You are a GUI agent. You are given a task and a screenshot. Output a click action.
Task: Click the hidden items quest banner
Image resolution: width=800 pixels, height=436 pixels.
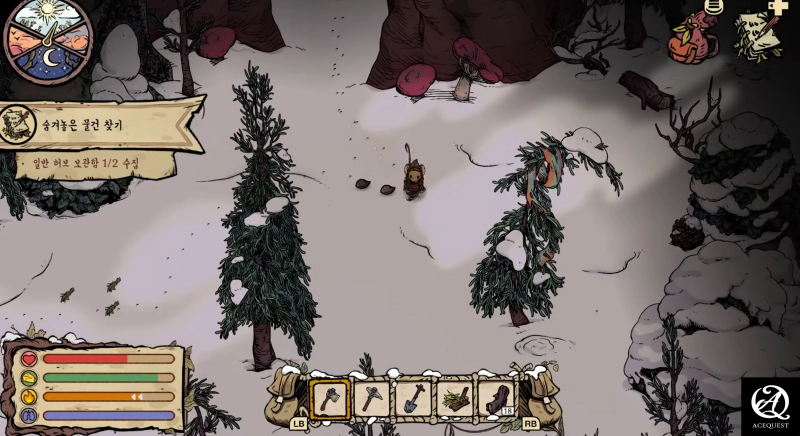tap(100, 122)
